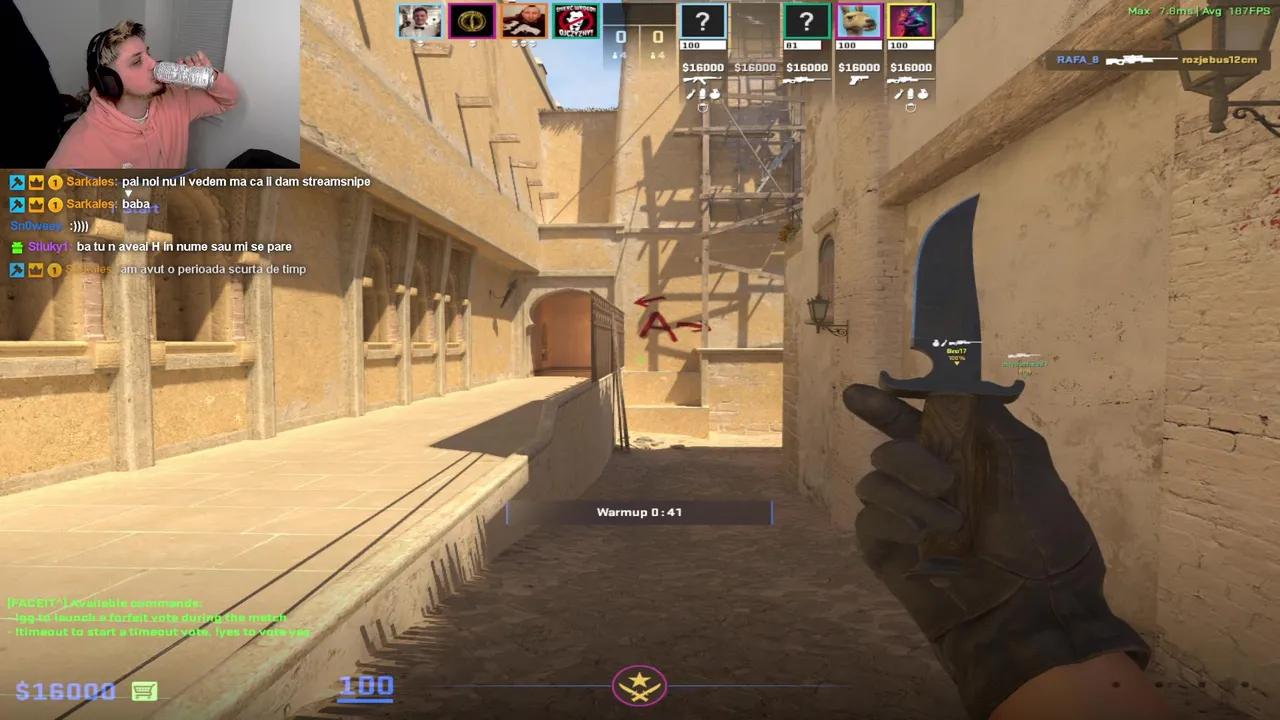This screenshot has width=1280, height=720.
Task: Click the 81 health value of the second player
Action: coord(790,45)
